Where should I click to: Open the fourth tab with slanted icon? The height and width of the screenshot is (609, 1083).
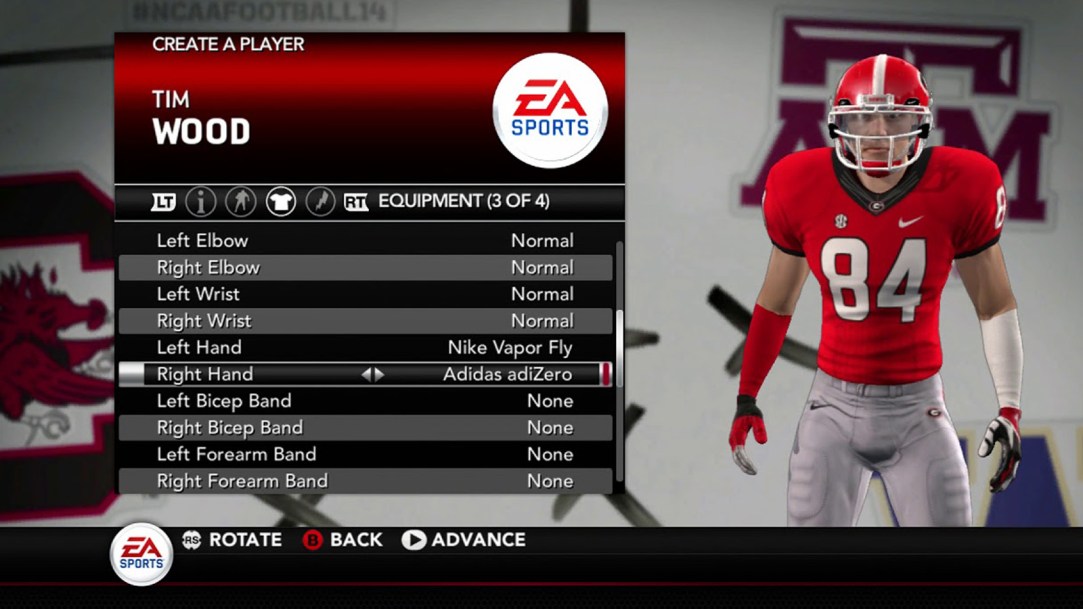tap(319, 202)
